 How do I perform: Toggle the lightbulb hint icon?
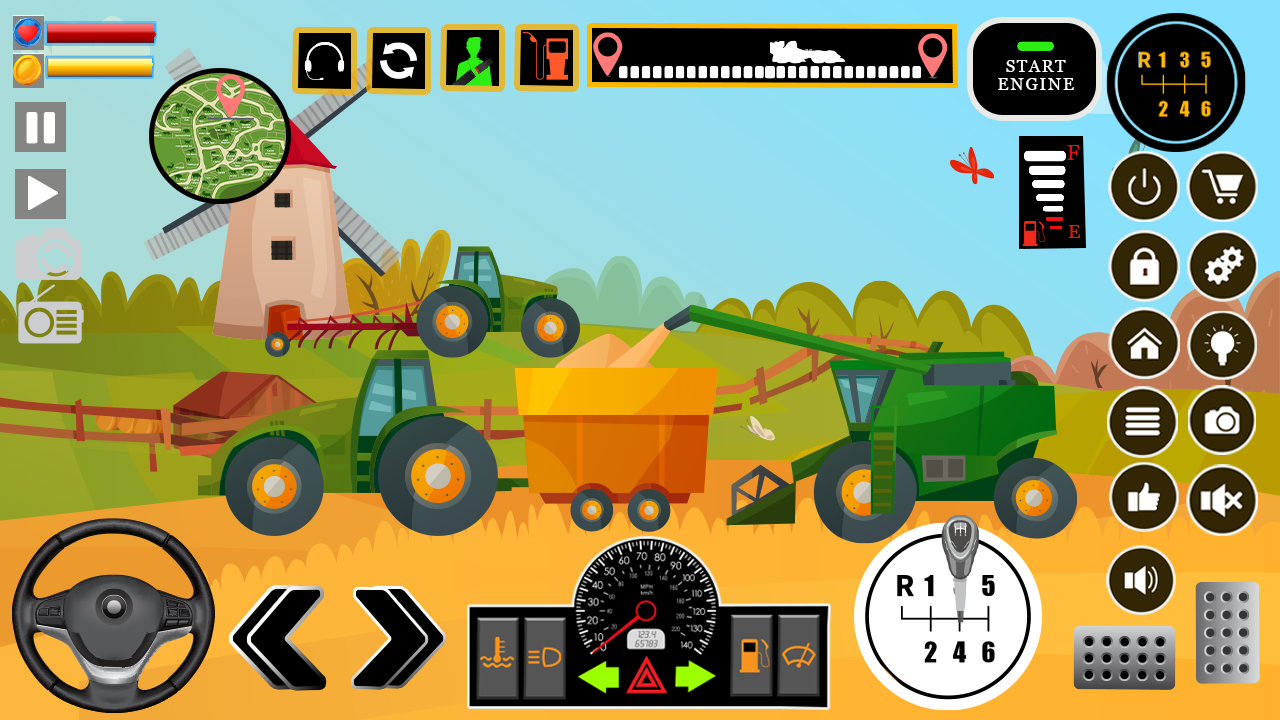click(x=1221, y=345)
